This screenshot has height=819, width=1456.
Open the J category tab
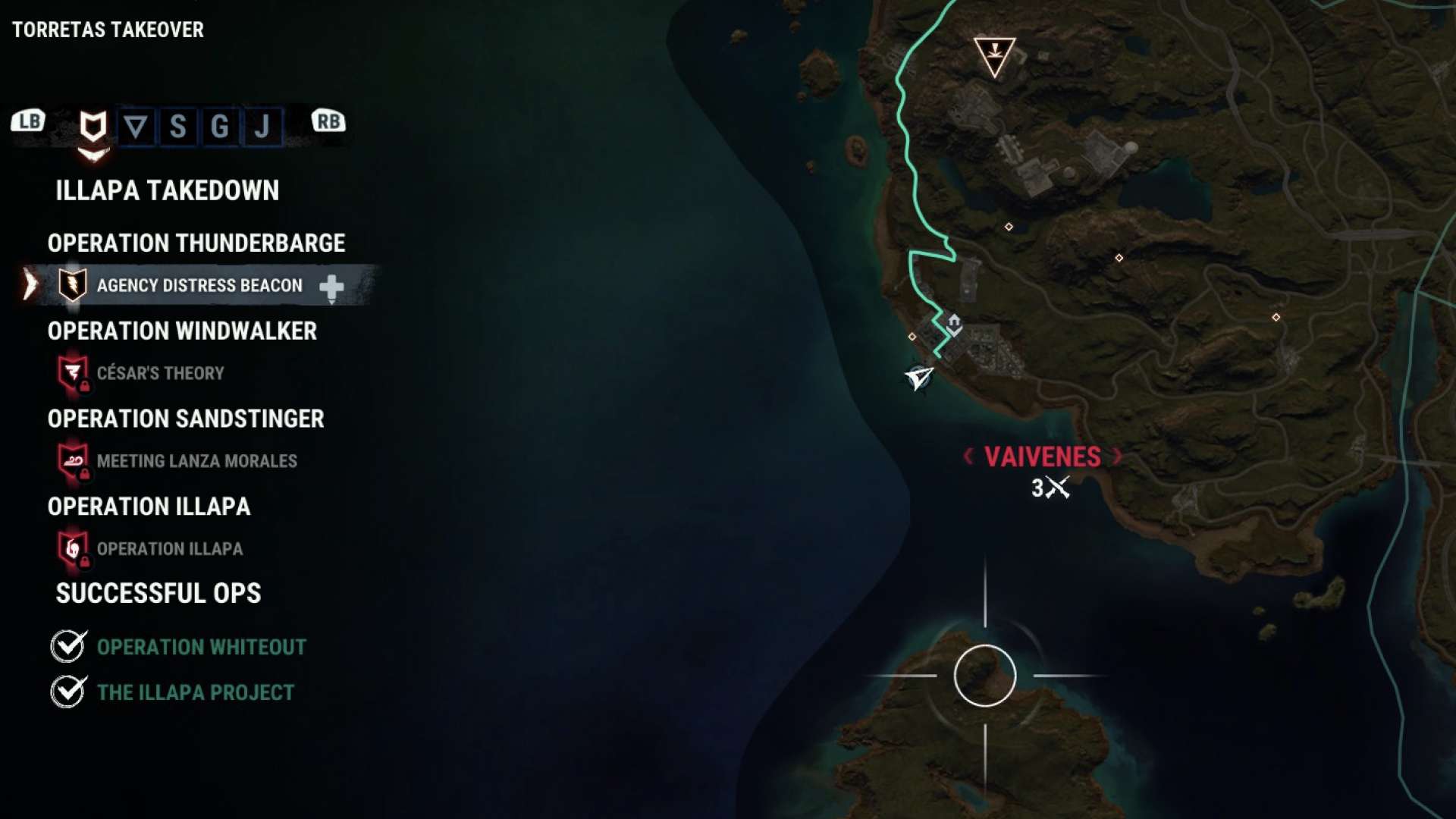(262, 127)
